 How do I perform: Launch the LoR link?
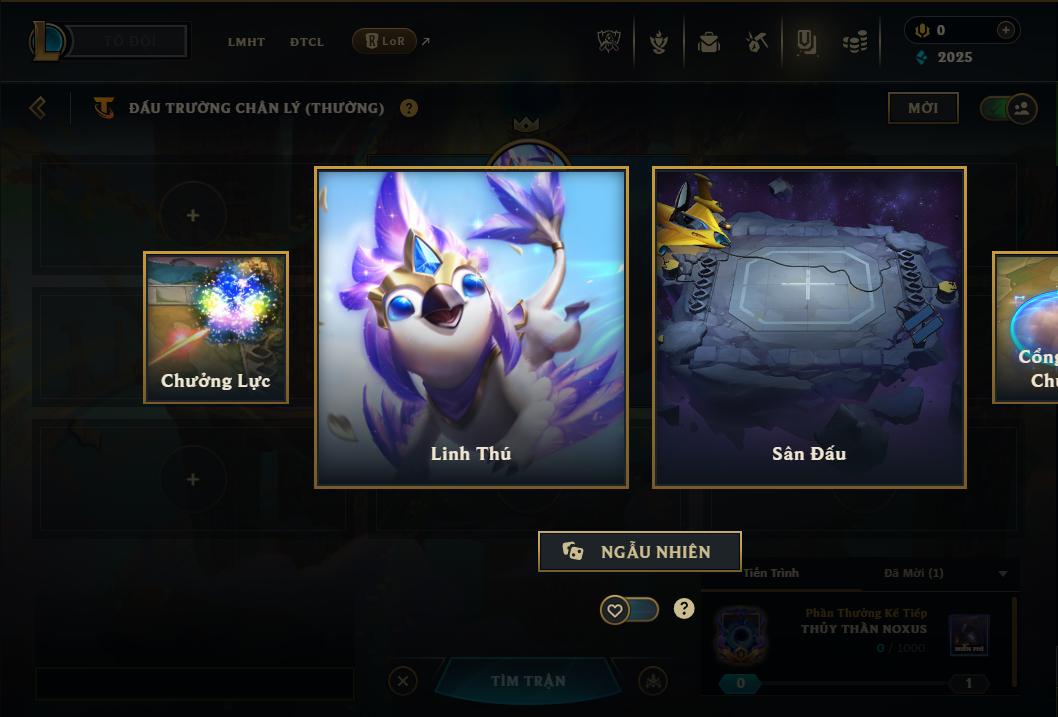[x=385, y=41]
